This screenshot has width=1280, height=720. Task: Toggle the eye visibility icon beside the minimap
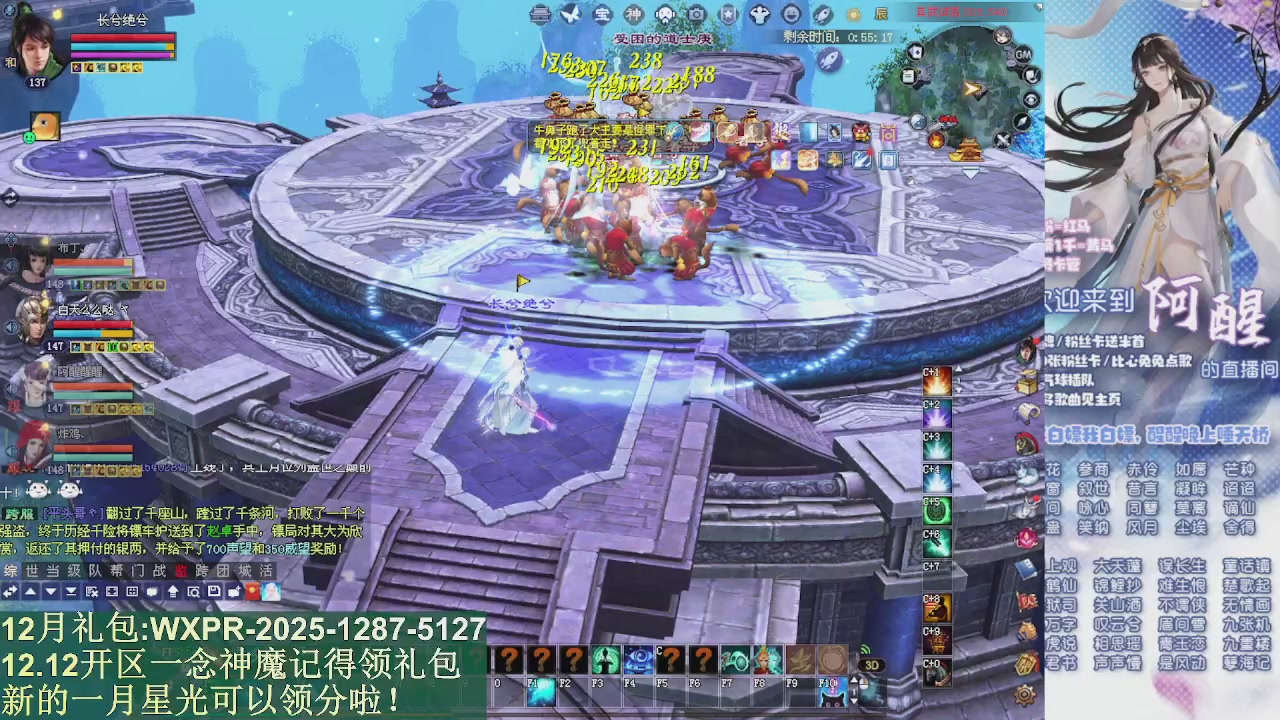coord(1031,99)
